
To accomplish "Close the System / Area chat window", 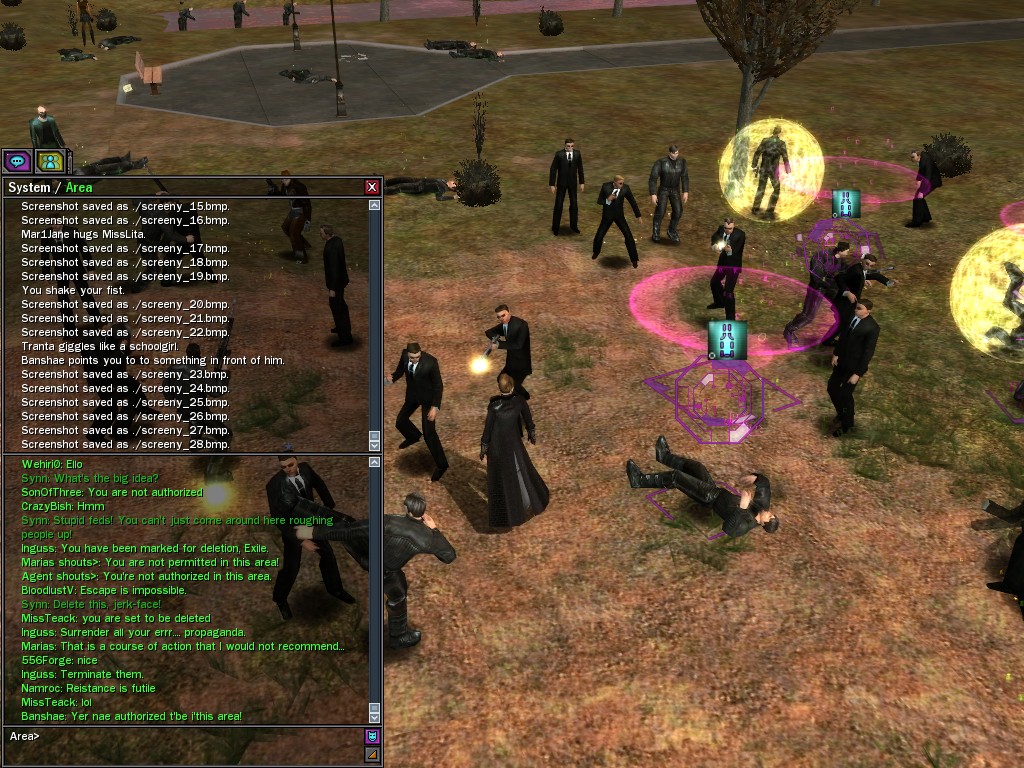I will 372,187.
